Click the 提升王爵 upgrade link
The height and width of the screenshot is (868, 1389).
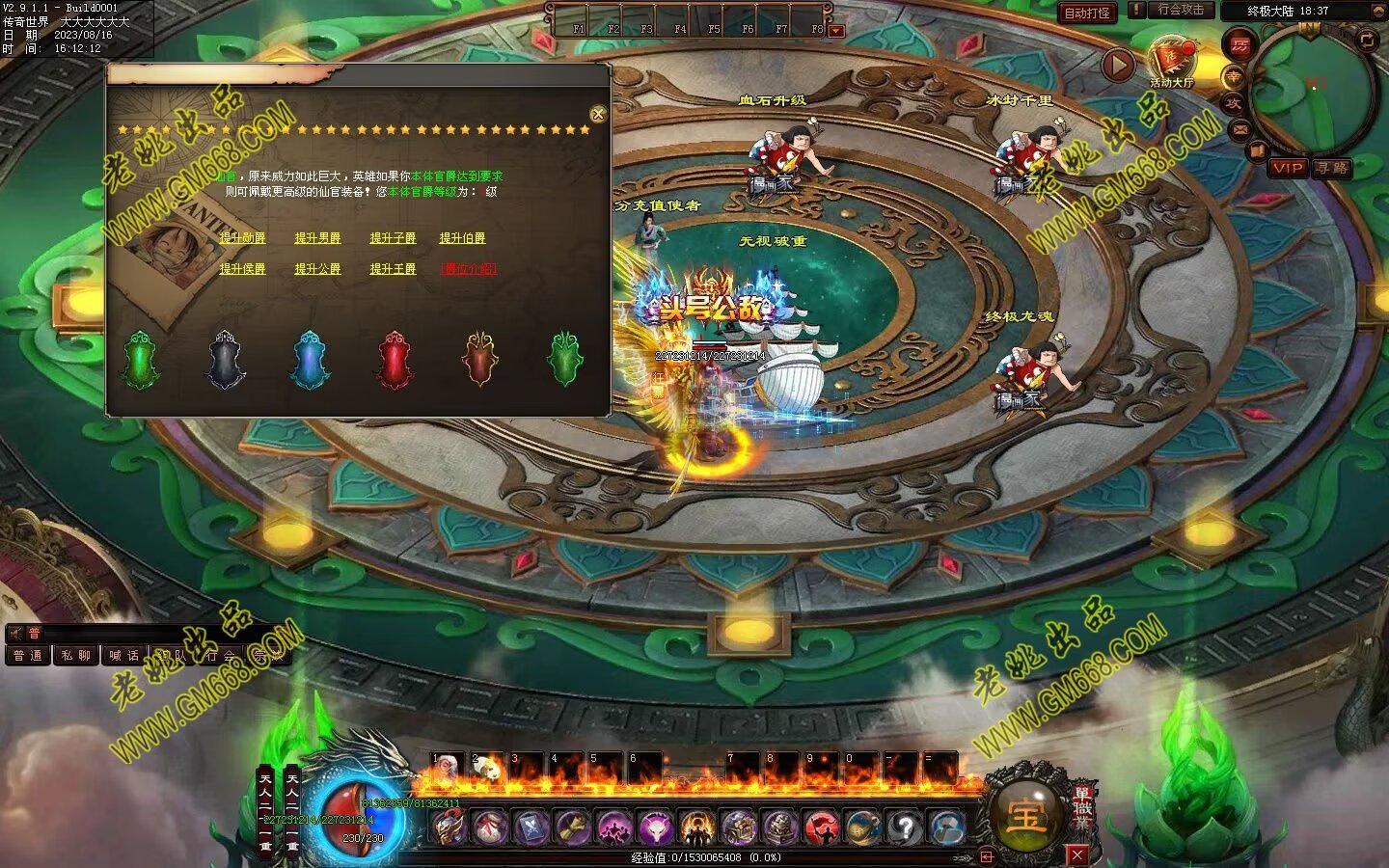[x=393, y=269]
